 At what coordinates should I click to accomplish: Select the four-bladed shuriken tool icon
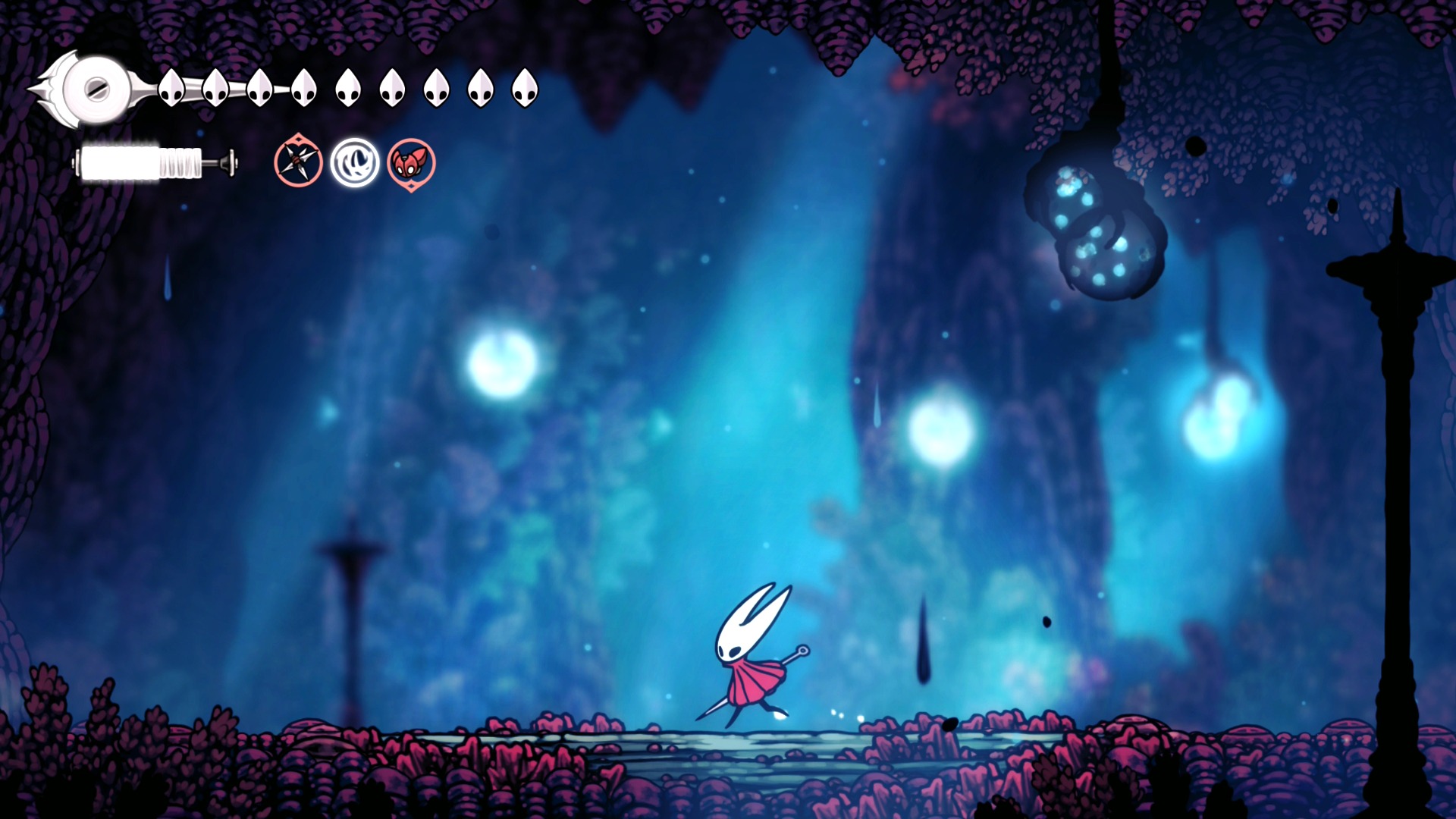click(x=298, y=162)
